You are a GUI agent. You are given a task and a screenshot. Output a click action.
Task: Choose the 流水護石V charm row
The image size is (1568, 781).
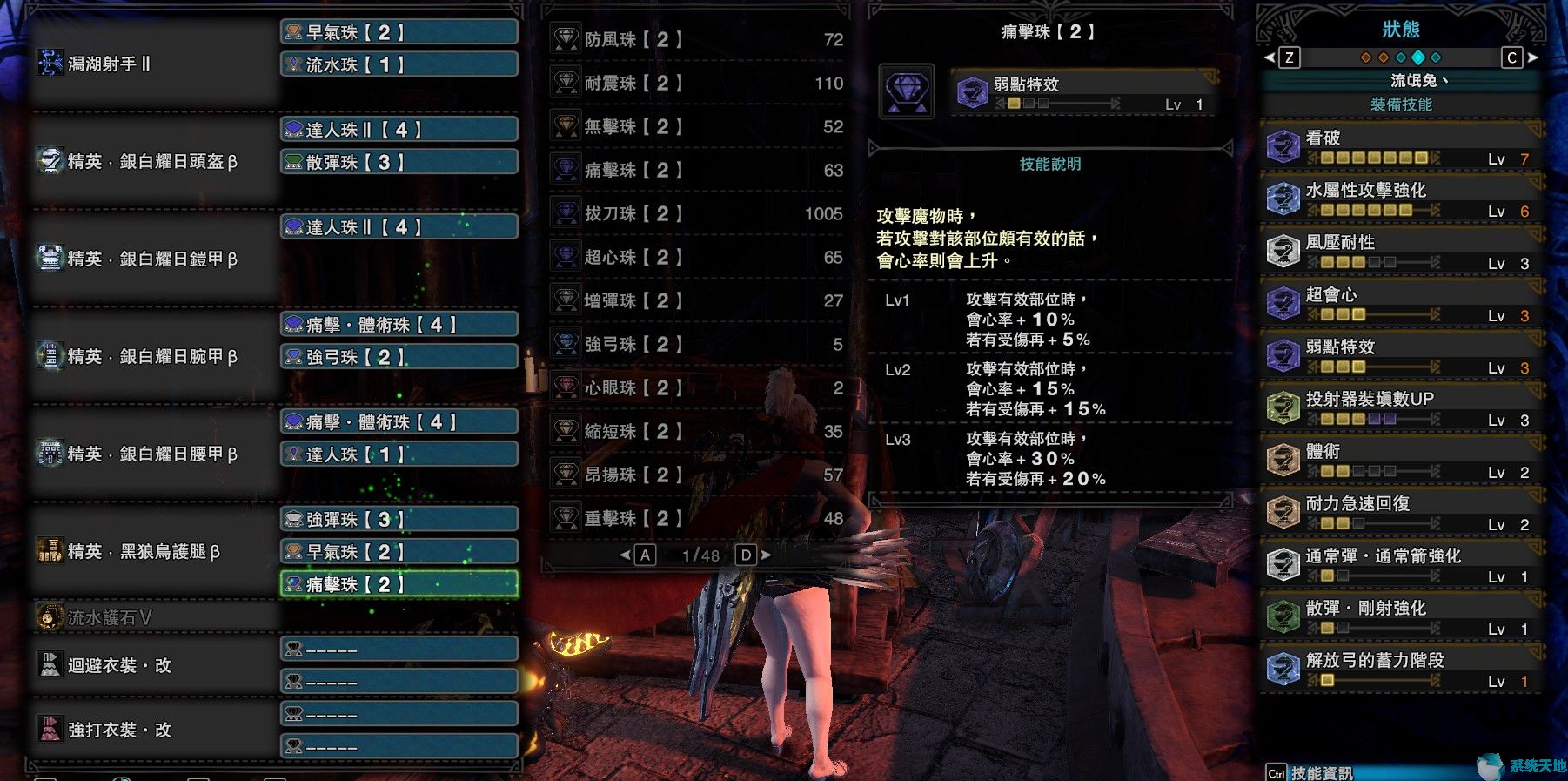point(152,617)
